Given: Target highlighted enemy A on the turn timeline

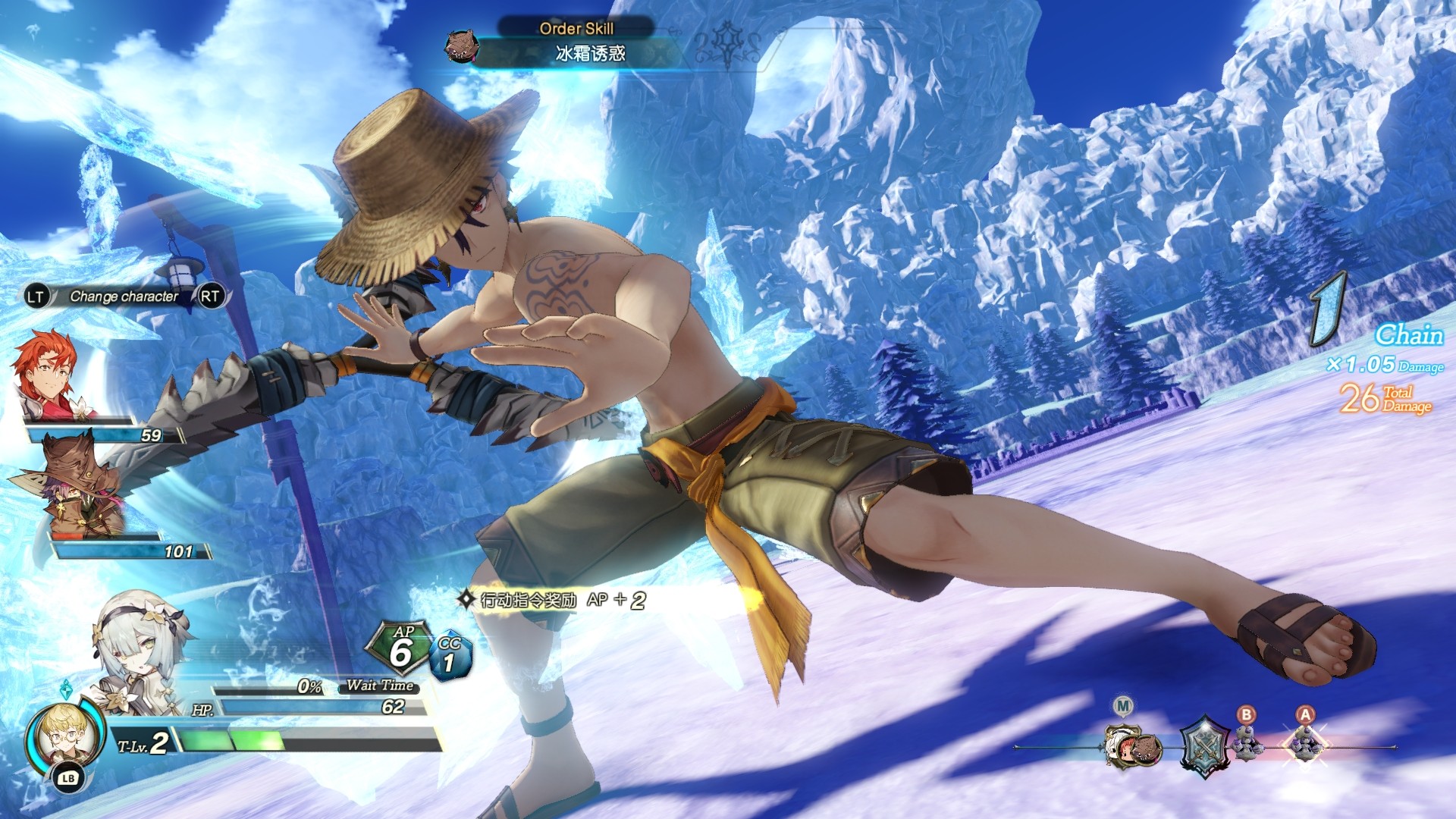Looking at the screenshot, I should (x=1306, y=743).
